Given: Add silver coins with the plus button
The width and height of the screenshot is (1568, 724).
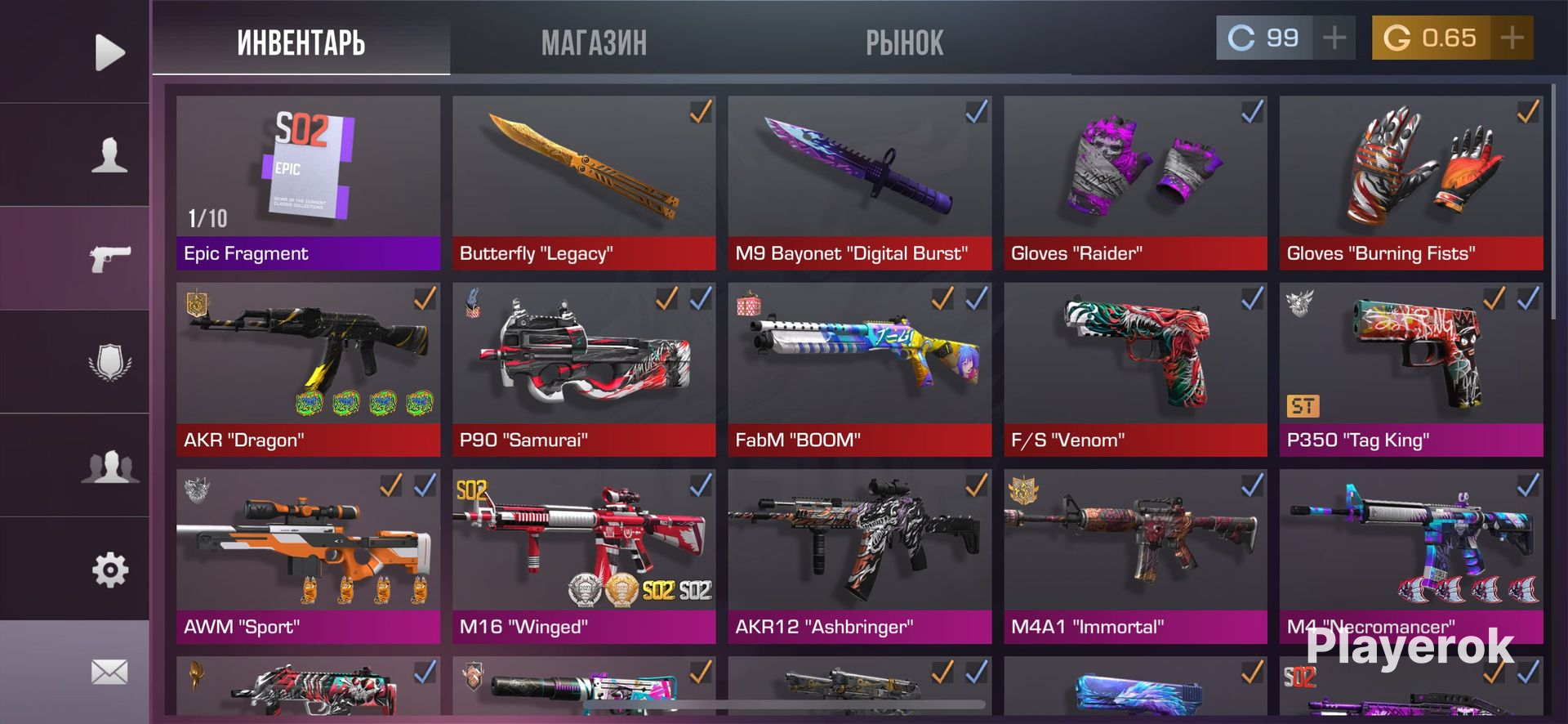Looking at the screenshot, I should click(x=1334, y=38).
